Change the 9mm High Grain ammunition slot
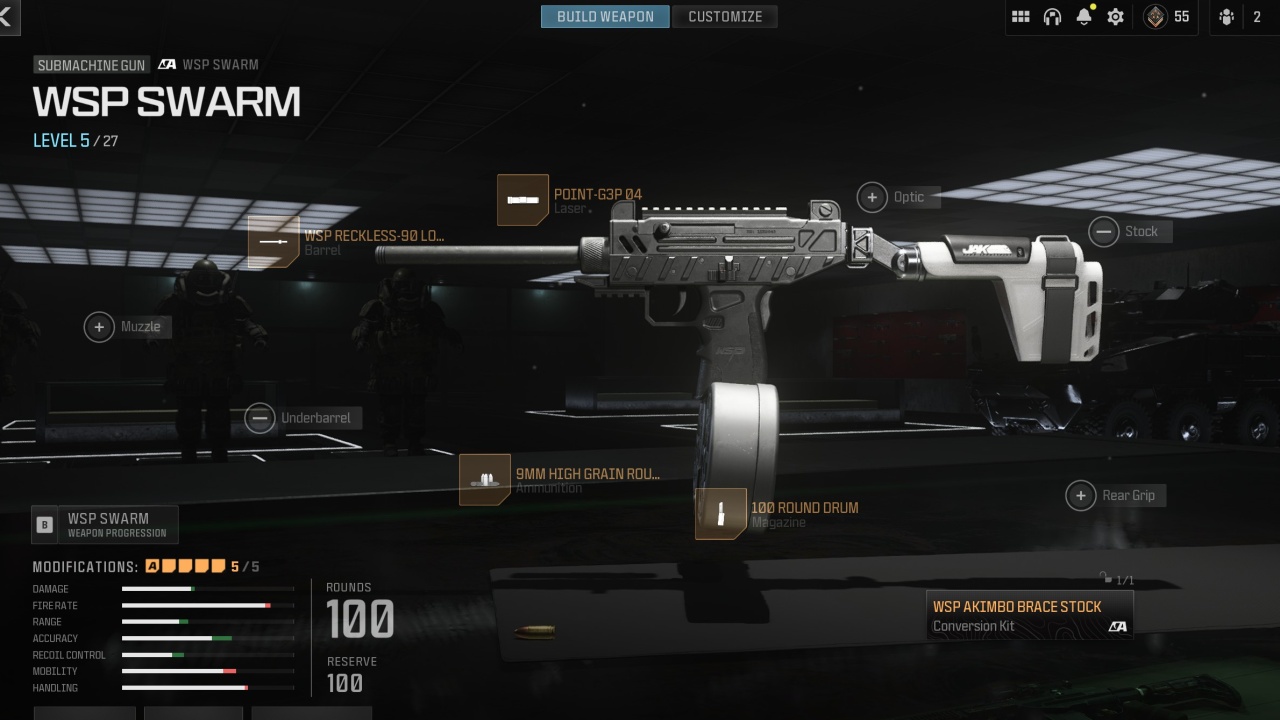The width and height of the screenshot is (1280, 720). click(485, 480)
